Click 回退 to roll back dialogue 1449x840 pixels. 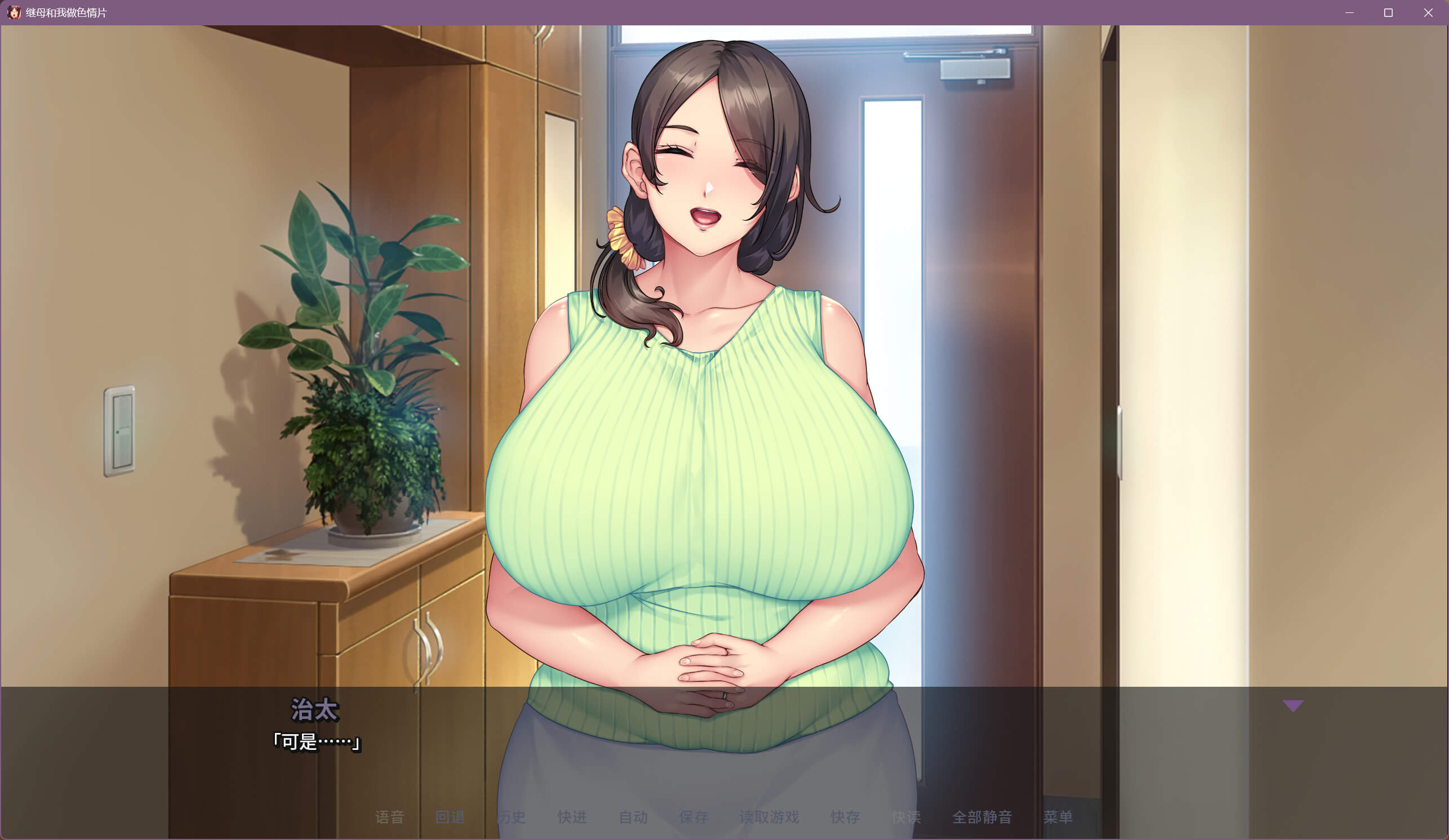tap(450, 817)
